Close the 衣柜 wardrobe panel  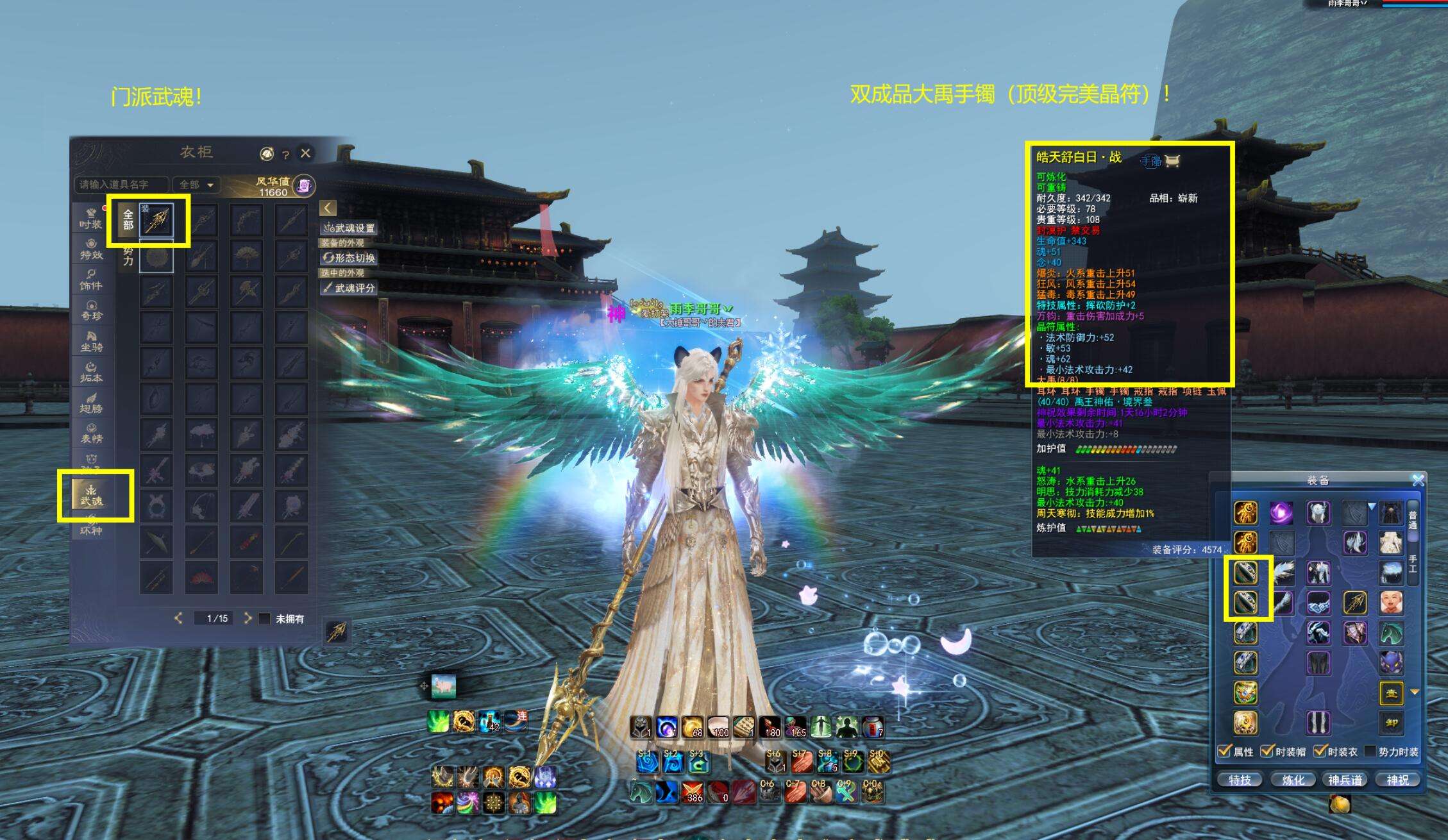(305, 153)
